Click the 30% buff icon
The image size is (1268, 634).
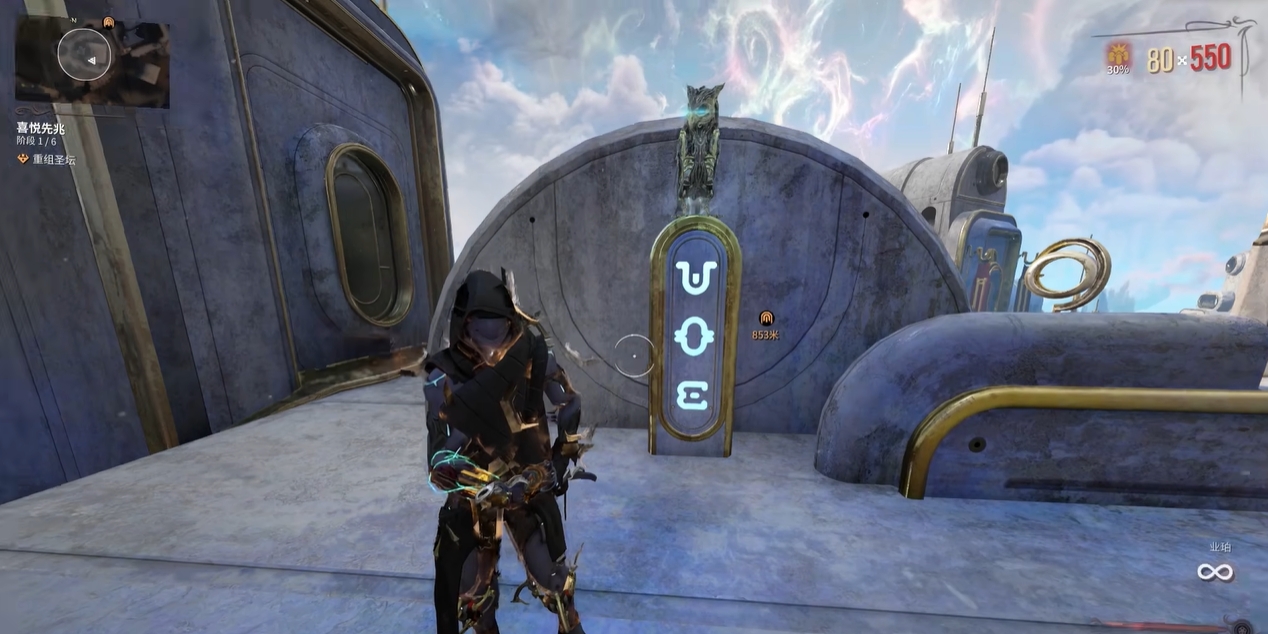[1117, 54]
